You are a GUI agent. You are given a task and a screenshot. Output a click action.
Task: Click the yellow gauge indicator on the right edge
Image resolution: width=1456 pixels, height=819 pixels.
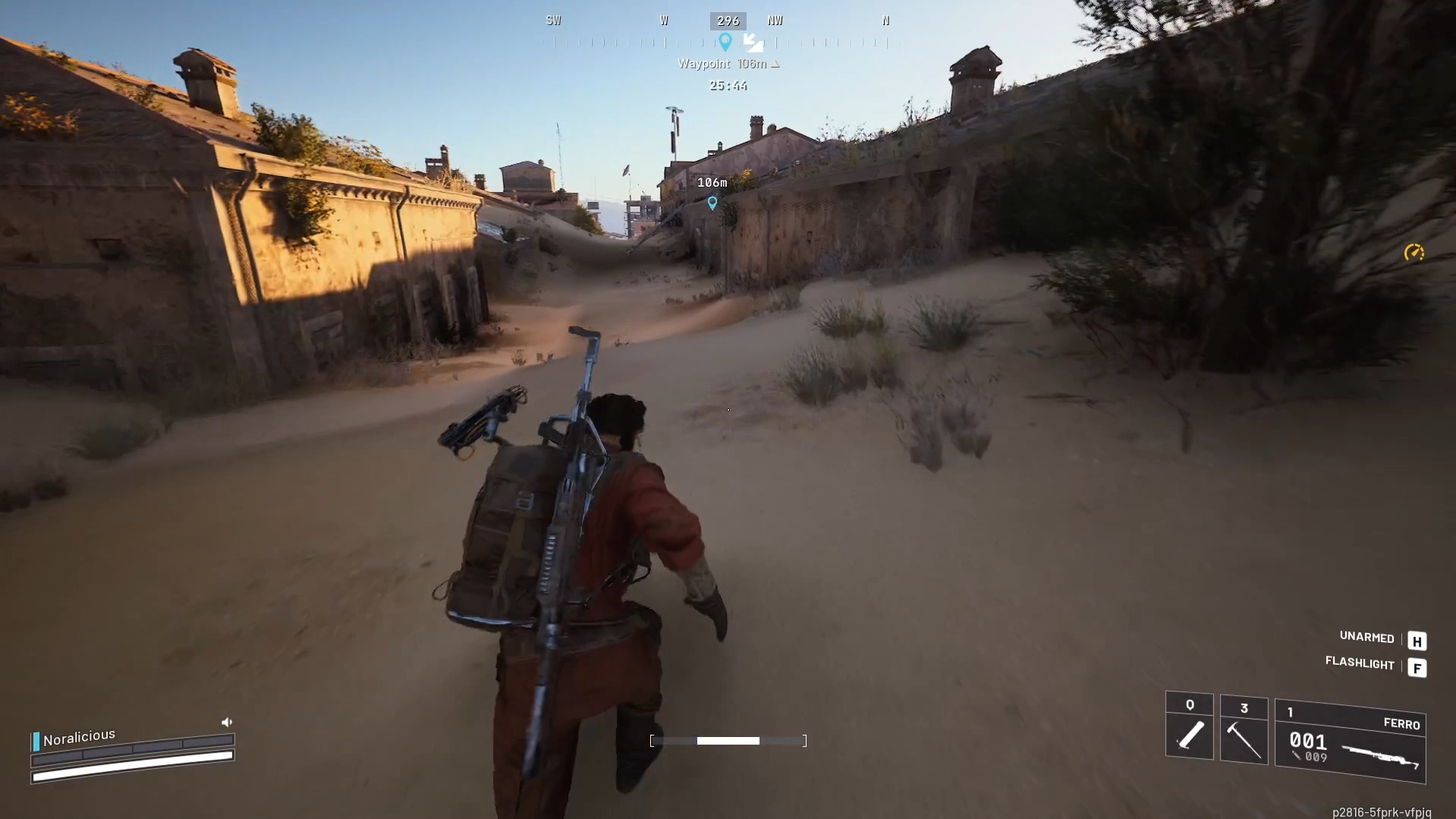(x=1414, y=253)
